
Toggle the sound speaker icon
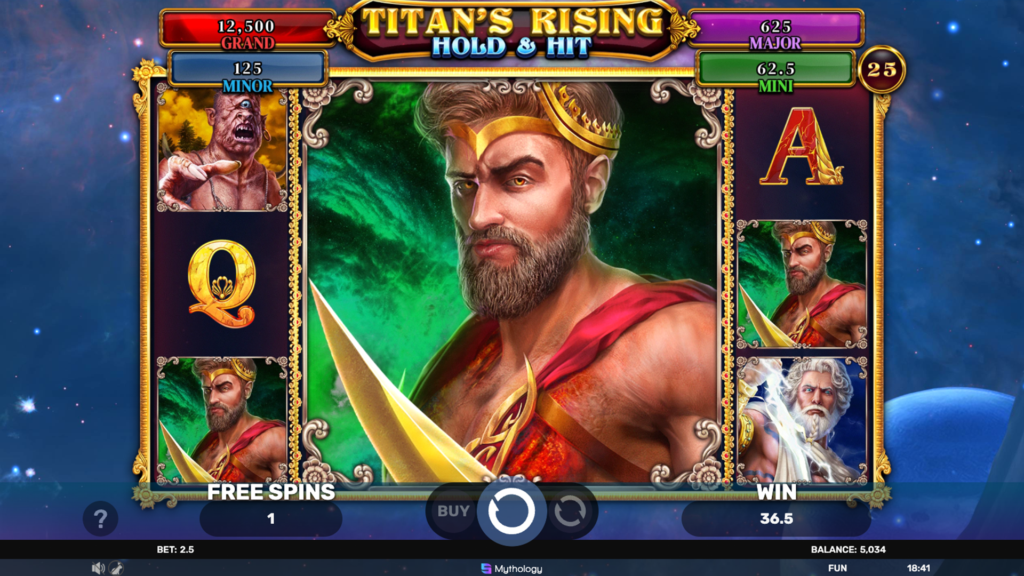pyautogui.click(x=98, y=568)
